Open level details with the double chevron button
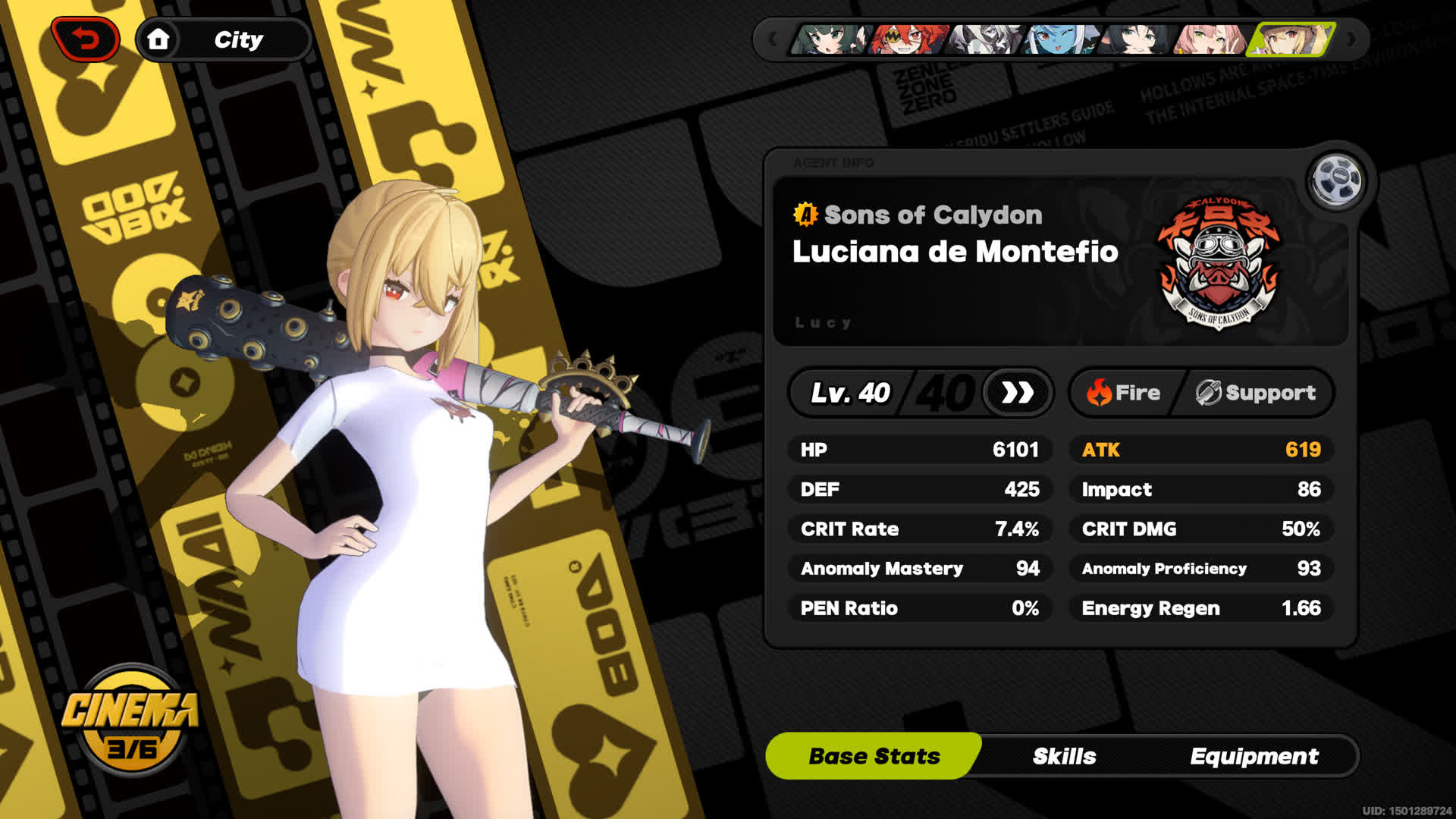This screenshot has width=1456, height=819. click(1017, 394)
